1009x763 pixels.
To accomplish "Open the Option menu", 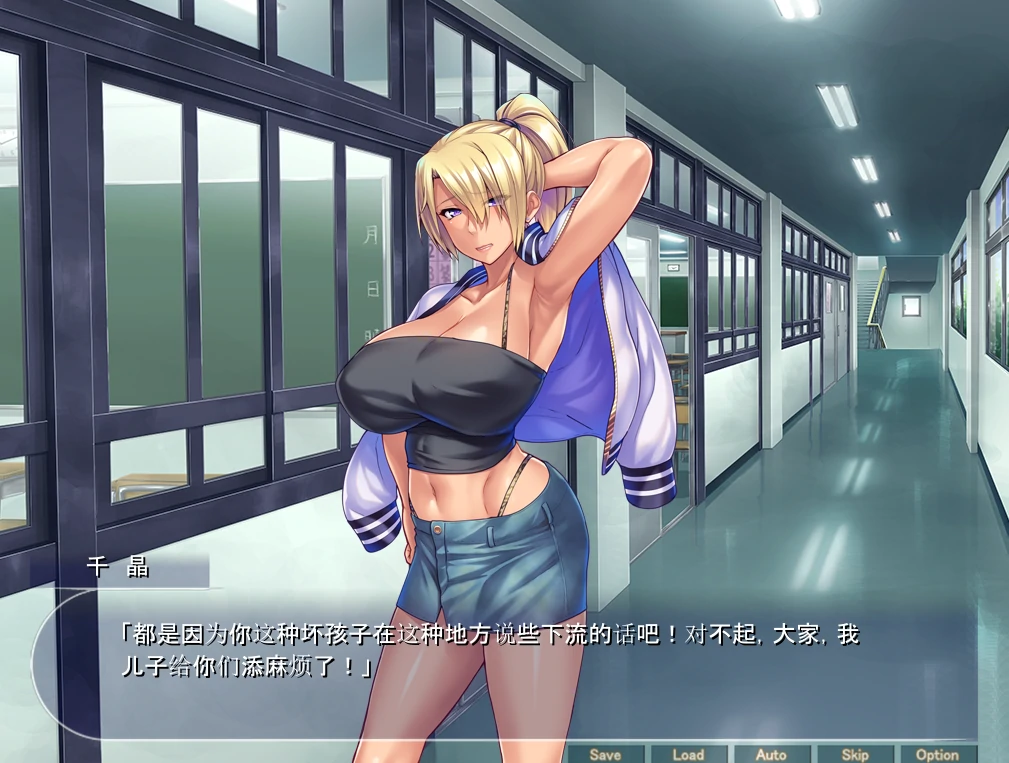I will coord(937,754).
